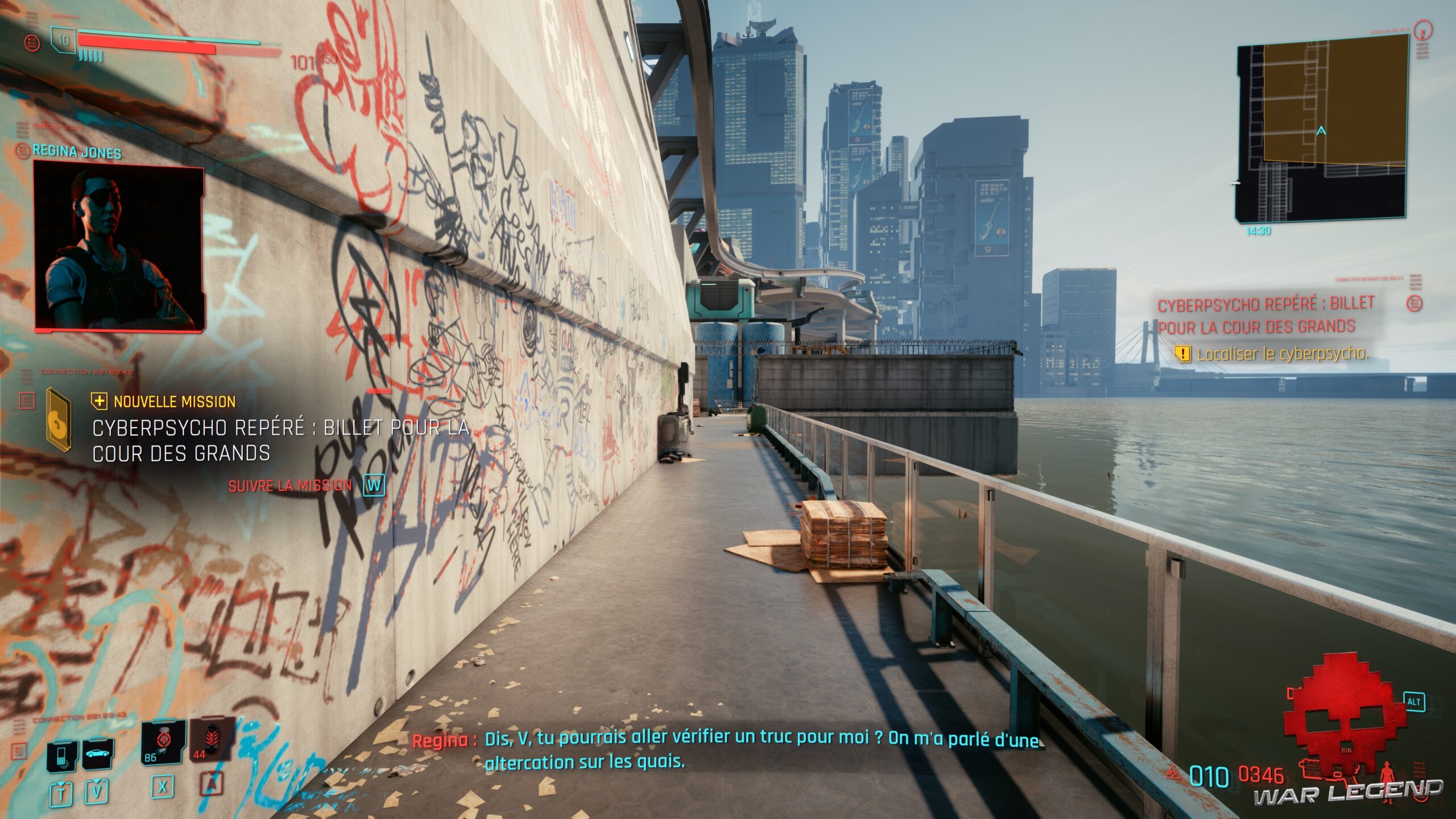The image size is (1456, 819).
Task: Select the tracked cyberpsycho quest title
Action: 1265,316
